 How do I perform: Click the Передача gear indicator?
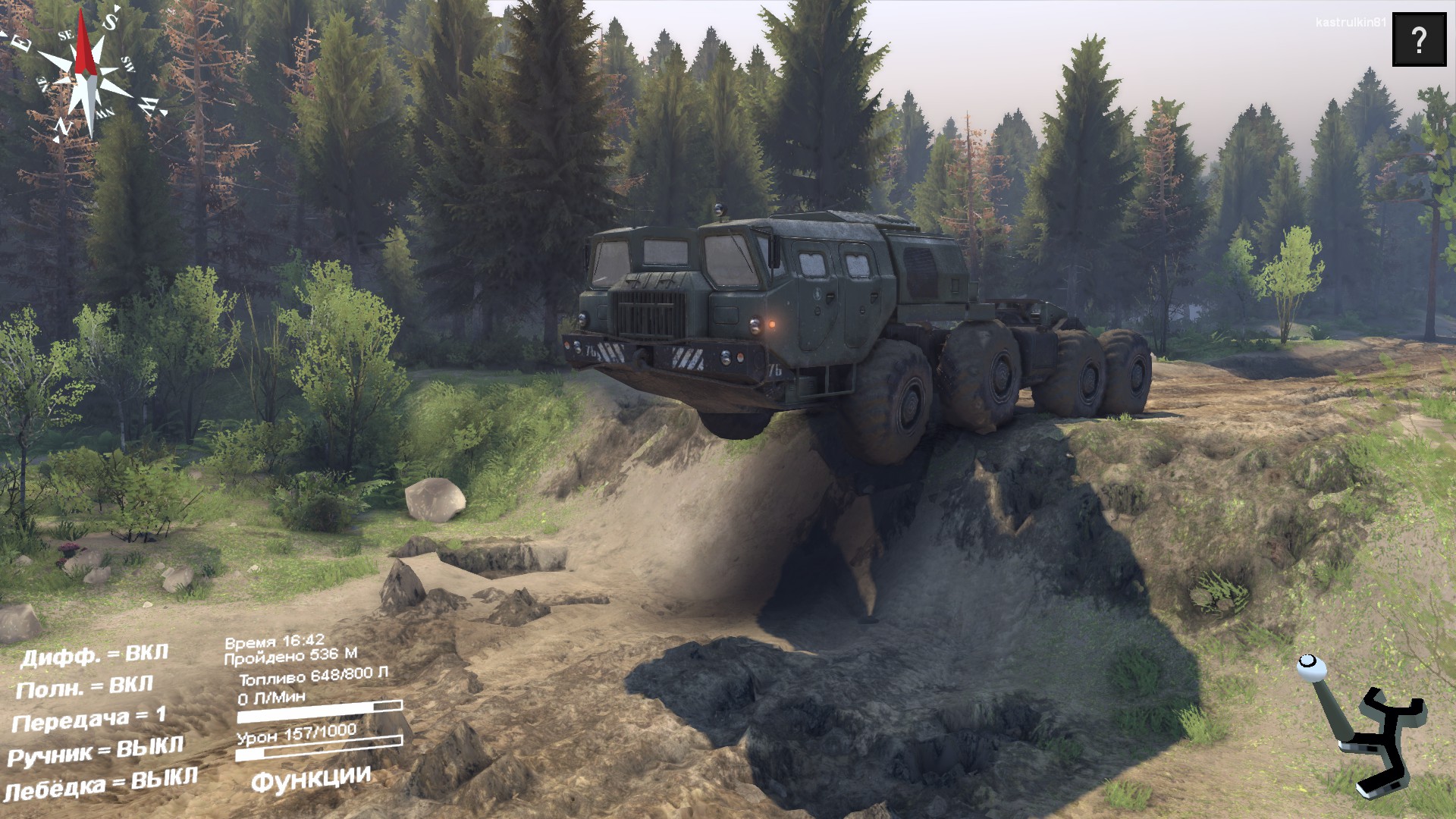[x=89, y=720]
